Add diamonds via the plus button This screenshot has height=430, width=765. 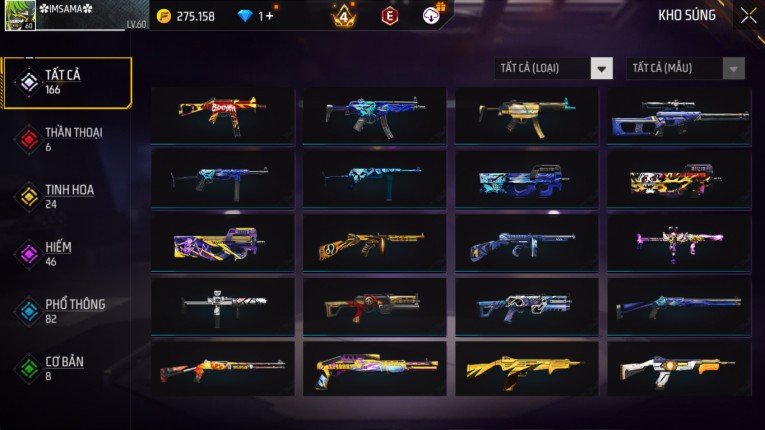[x=269, y=16]
